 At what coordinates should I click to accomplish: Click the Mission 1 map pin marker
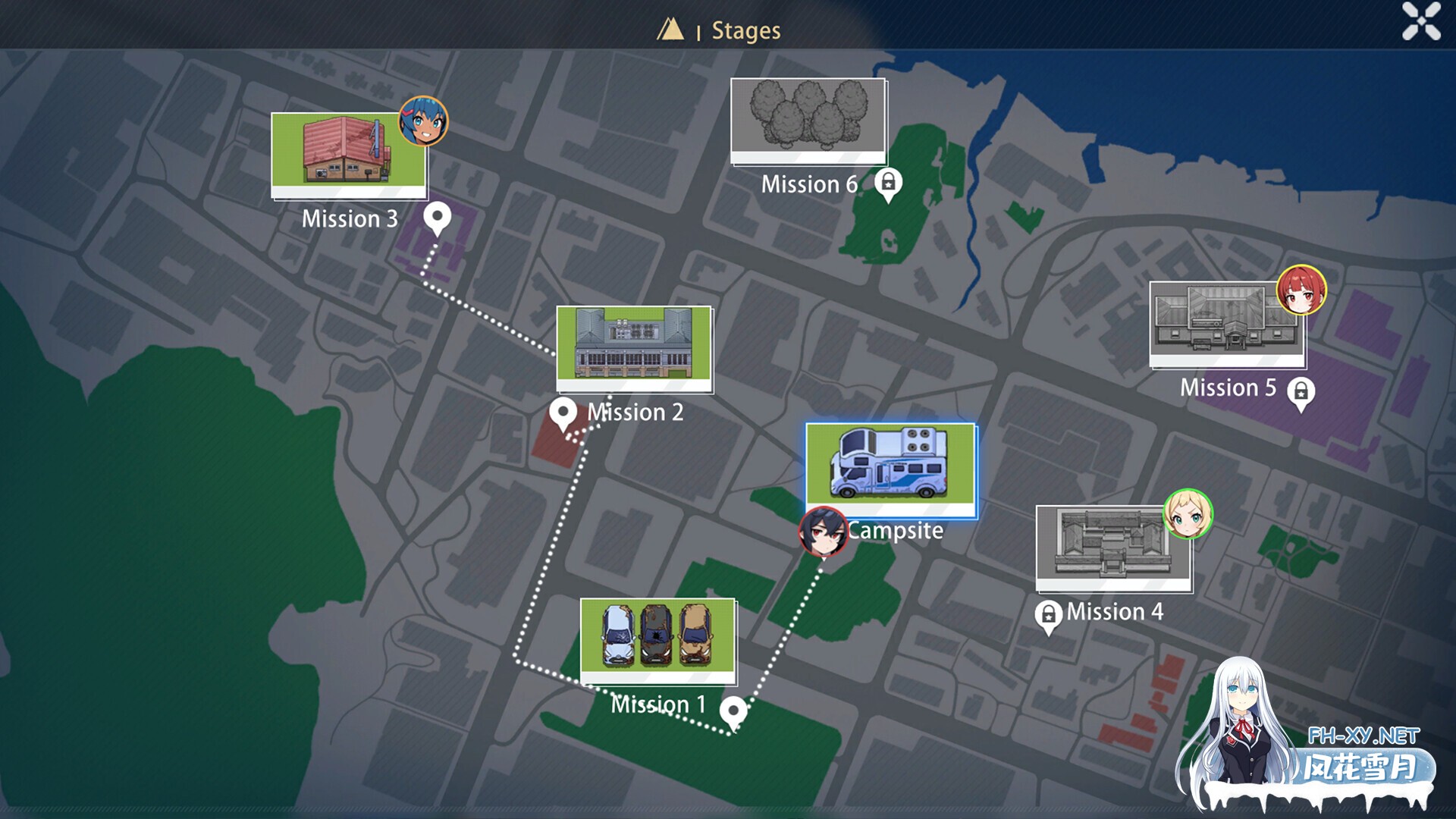(x=733, y=713)
